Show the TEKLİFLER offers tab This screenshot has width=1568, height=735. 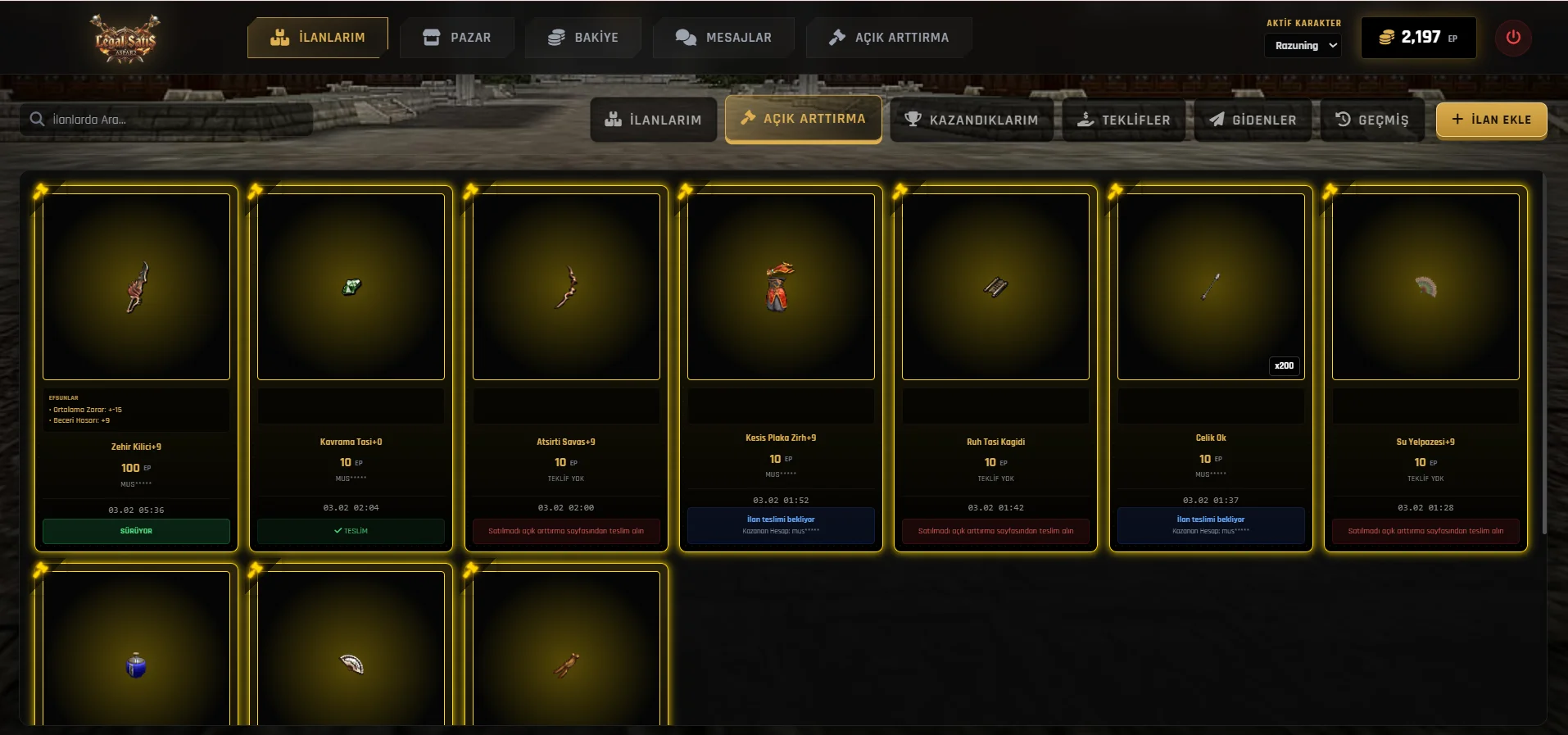[x=1123, y=120]
